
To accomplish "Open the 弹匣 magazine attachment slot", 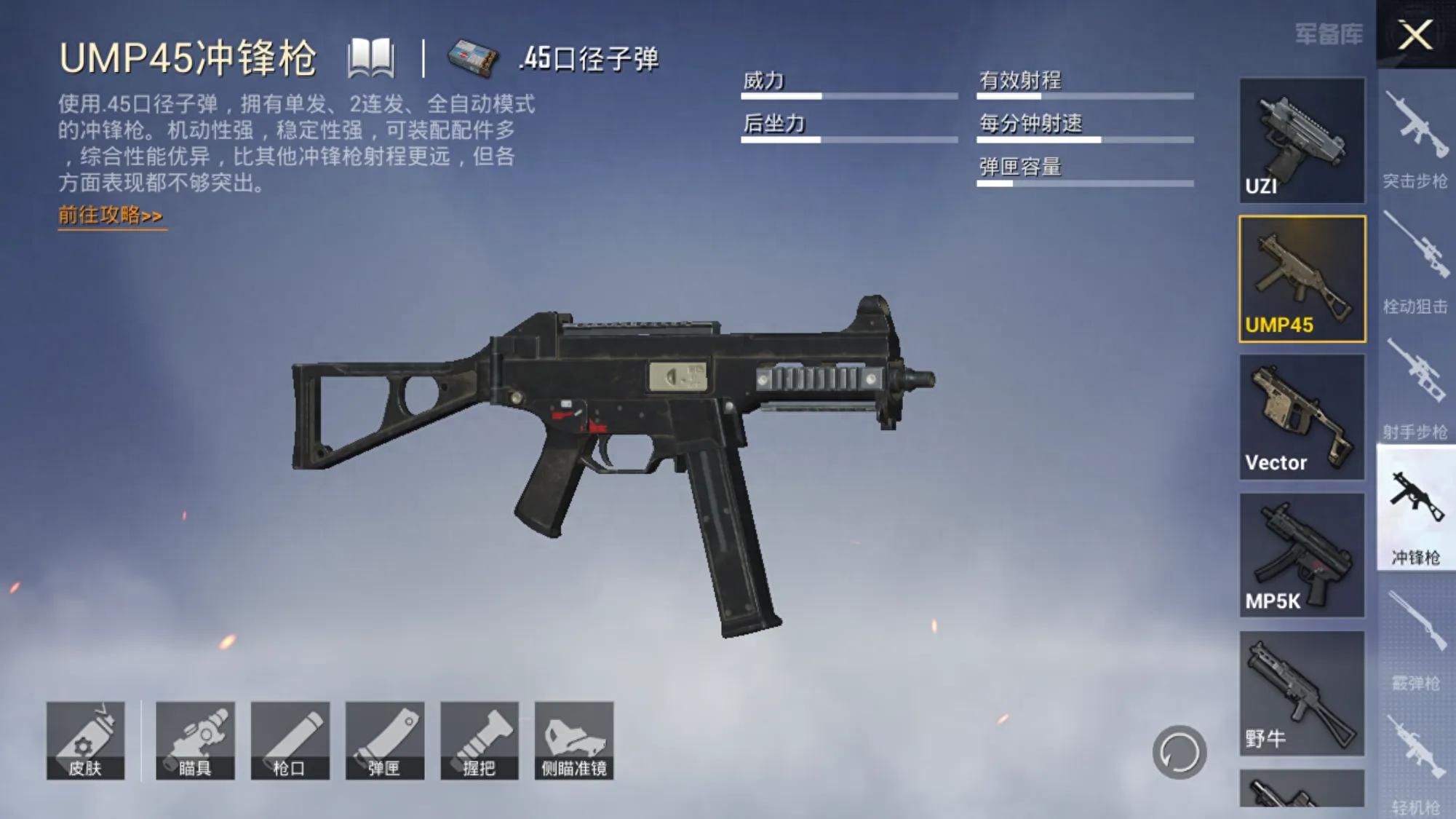I will pos(384,740).
